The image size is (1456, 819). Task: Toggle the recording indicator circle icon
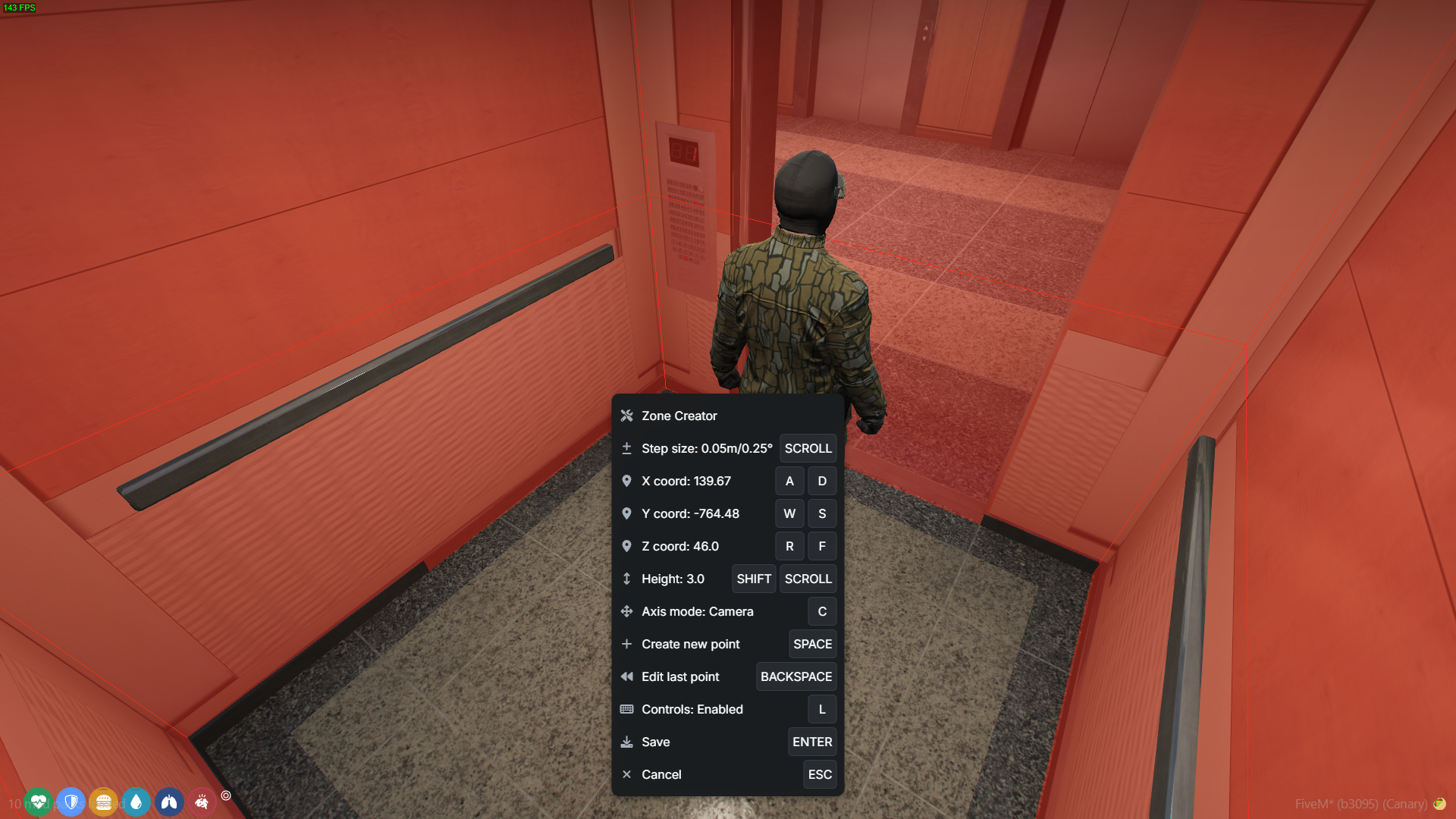click(225, 797)
